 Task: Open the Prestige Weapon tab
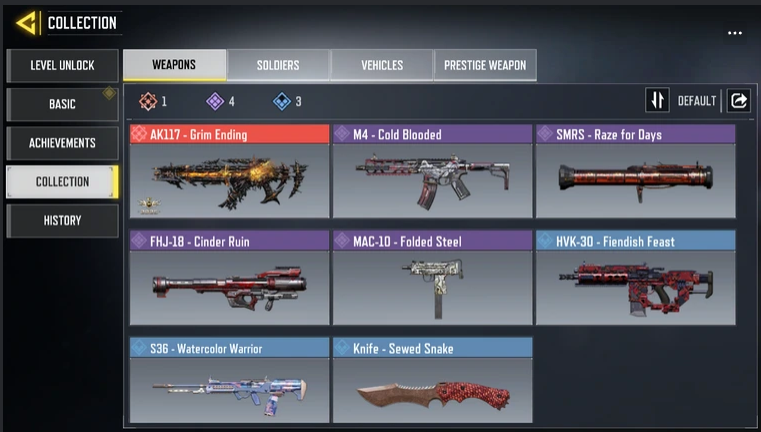tap(485, 65)
